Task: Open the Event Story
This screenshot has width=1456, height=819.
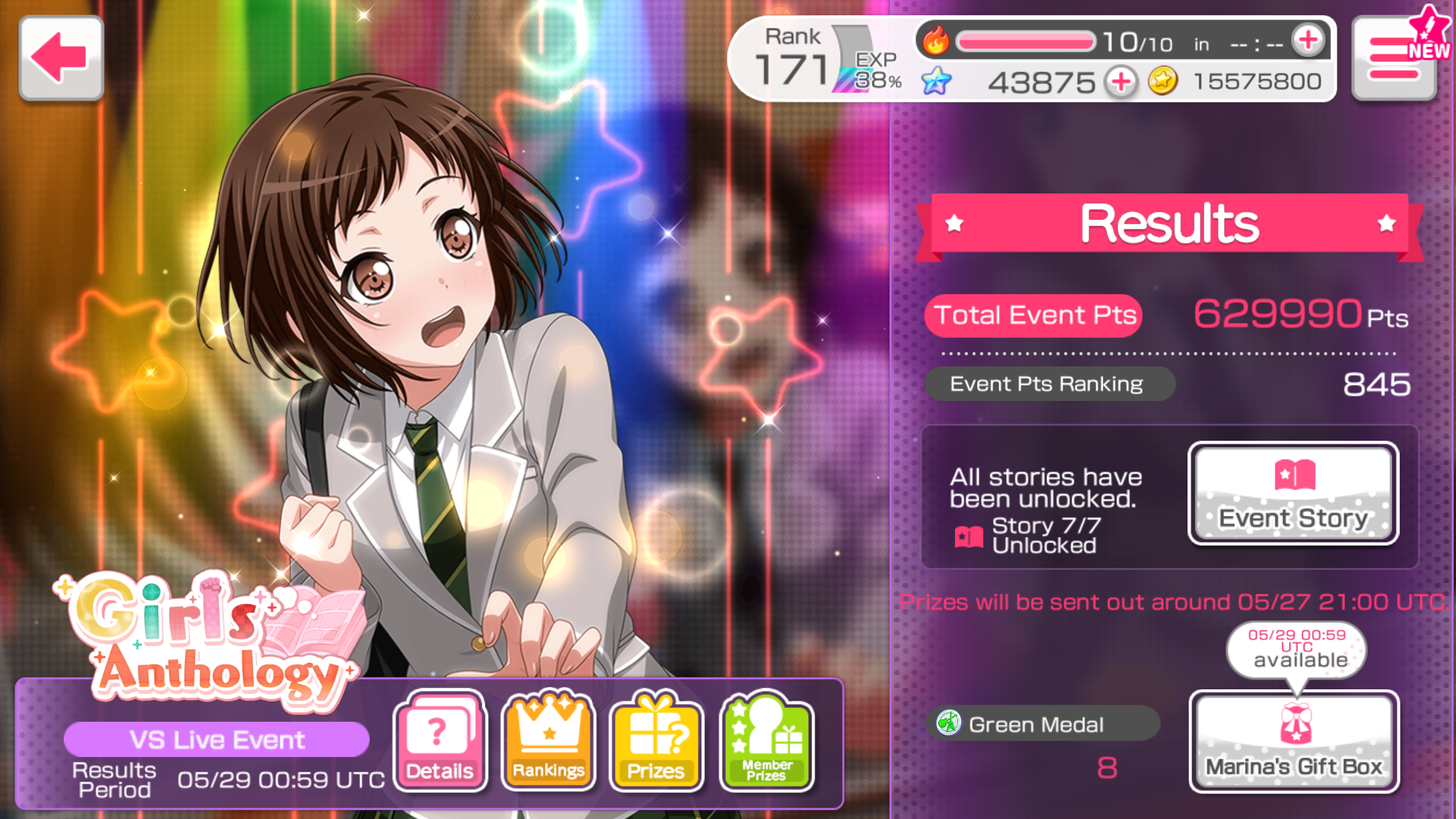Action: point(1293,494)
